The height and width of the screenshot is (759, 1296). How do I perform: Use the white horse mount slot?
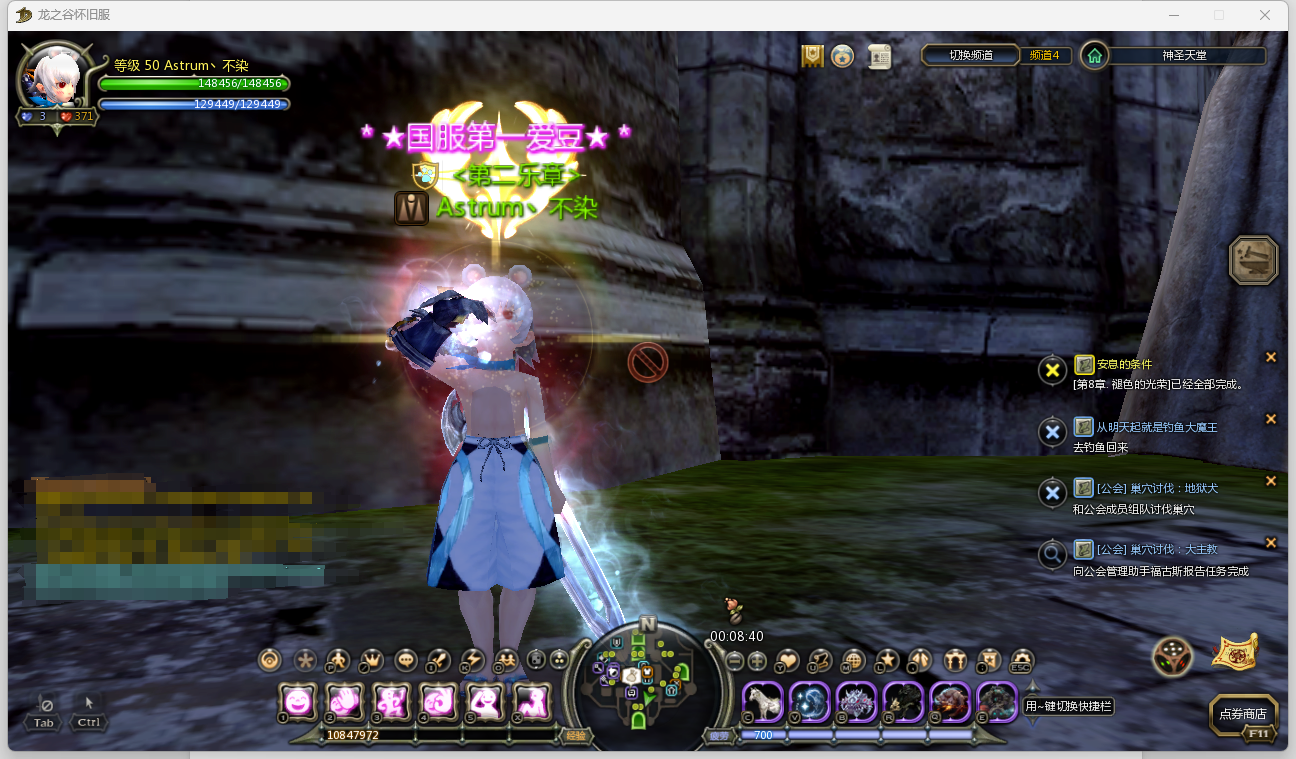pyautogui.click(x=762, y=701)
